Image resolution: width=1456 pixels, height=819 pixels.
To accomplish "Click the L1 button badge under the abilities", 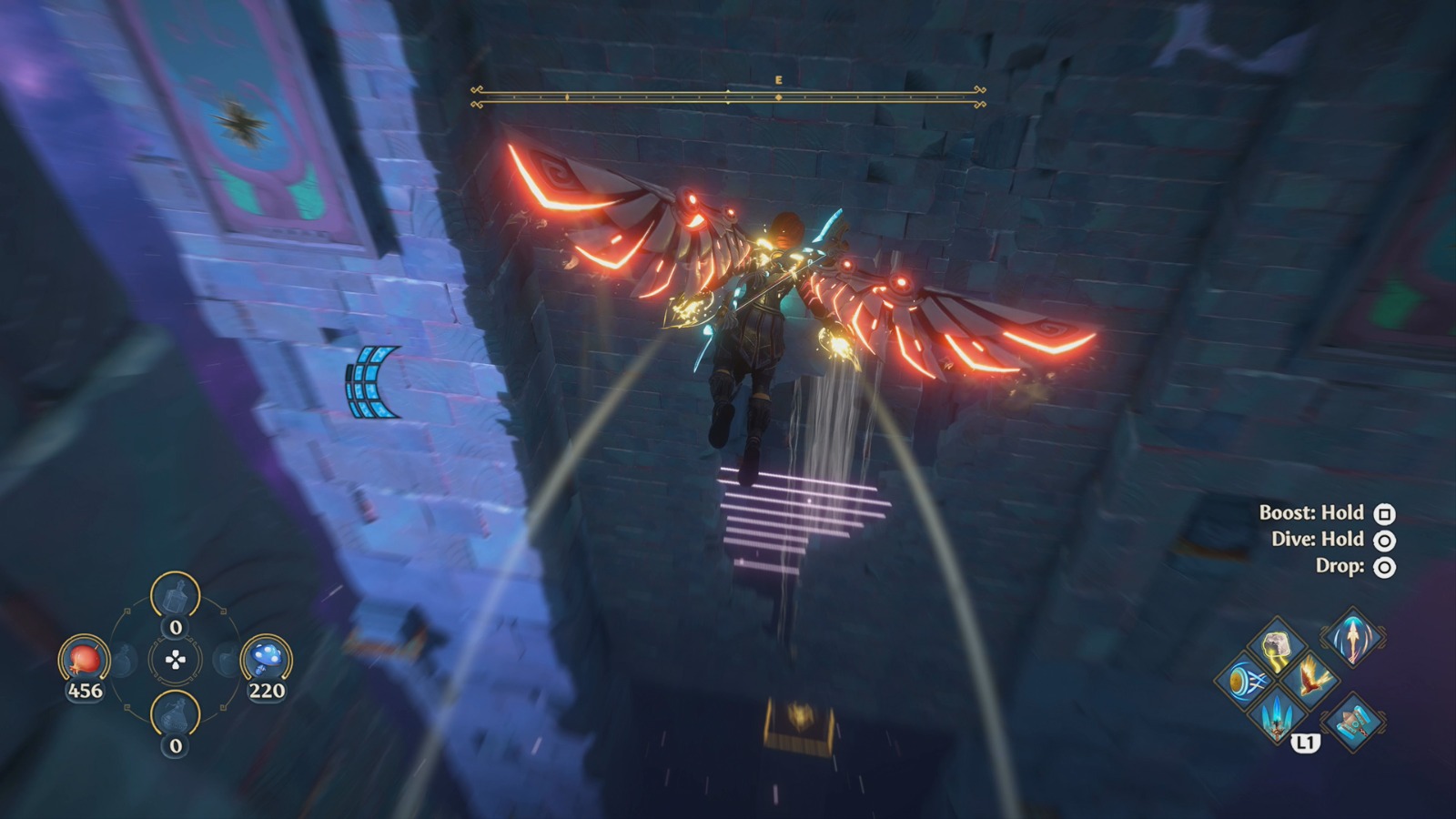I will pyautogui.click(x=1306, y=742).
